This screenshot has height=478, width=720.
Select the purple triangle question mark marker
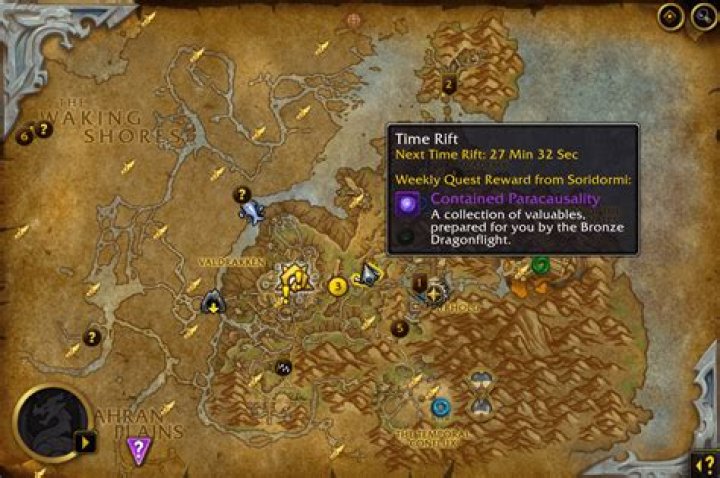point(138,450)
